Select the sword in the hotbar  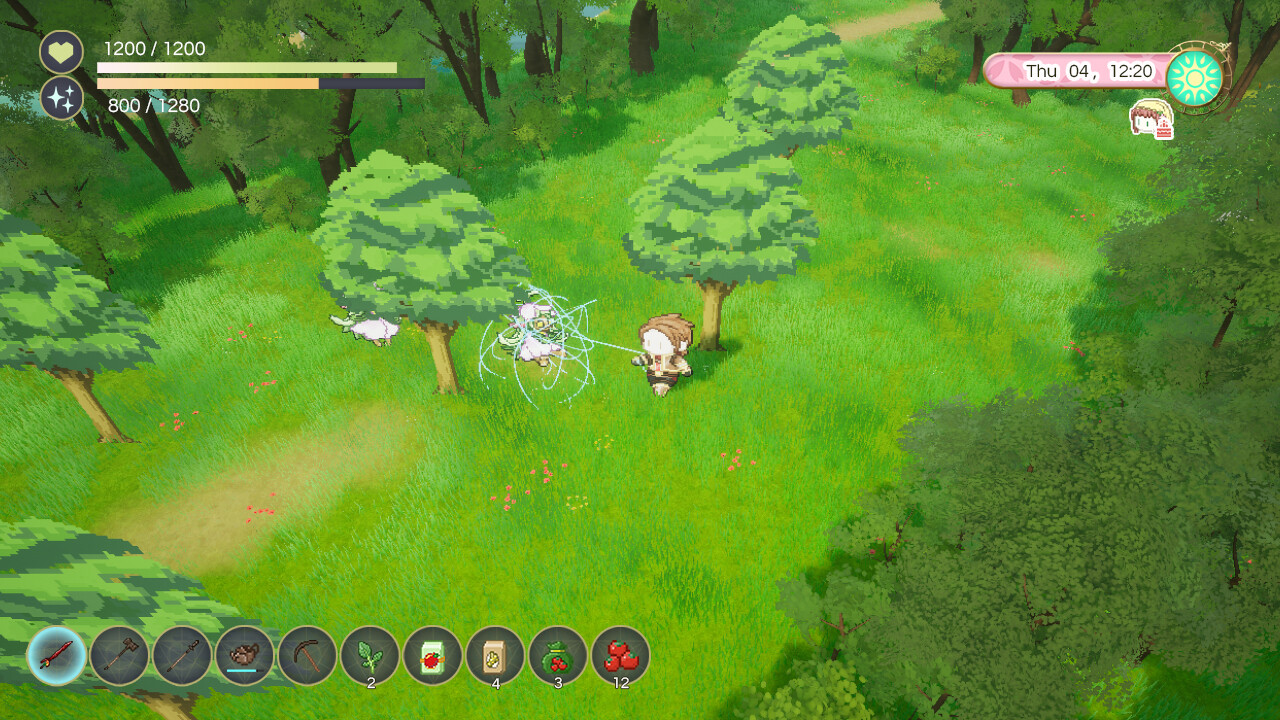tap(58, 658)
